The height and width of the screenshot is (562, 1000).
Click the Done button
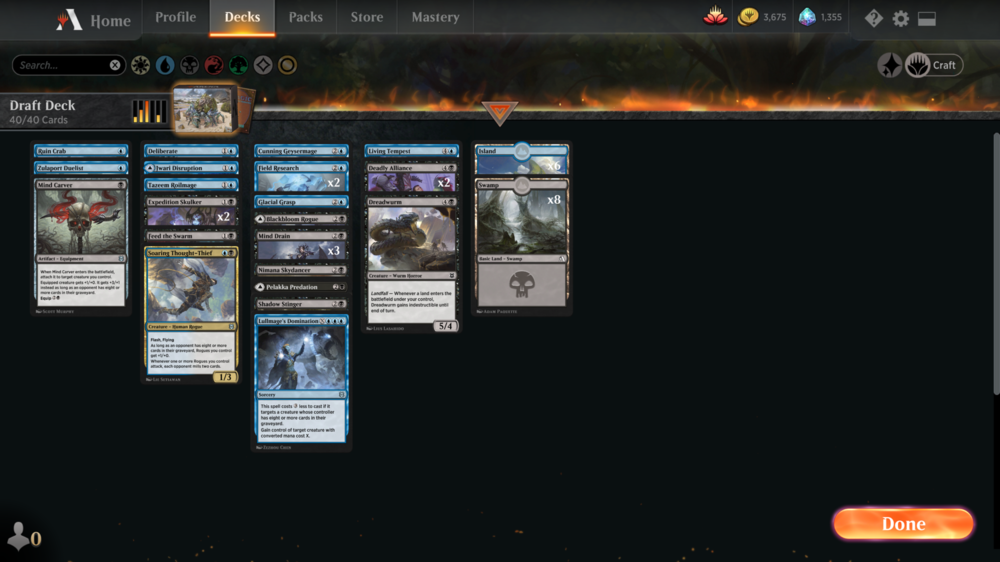pyautogui.click(x=903, y=524)
